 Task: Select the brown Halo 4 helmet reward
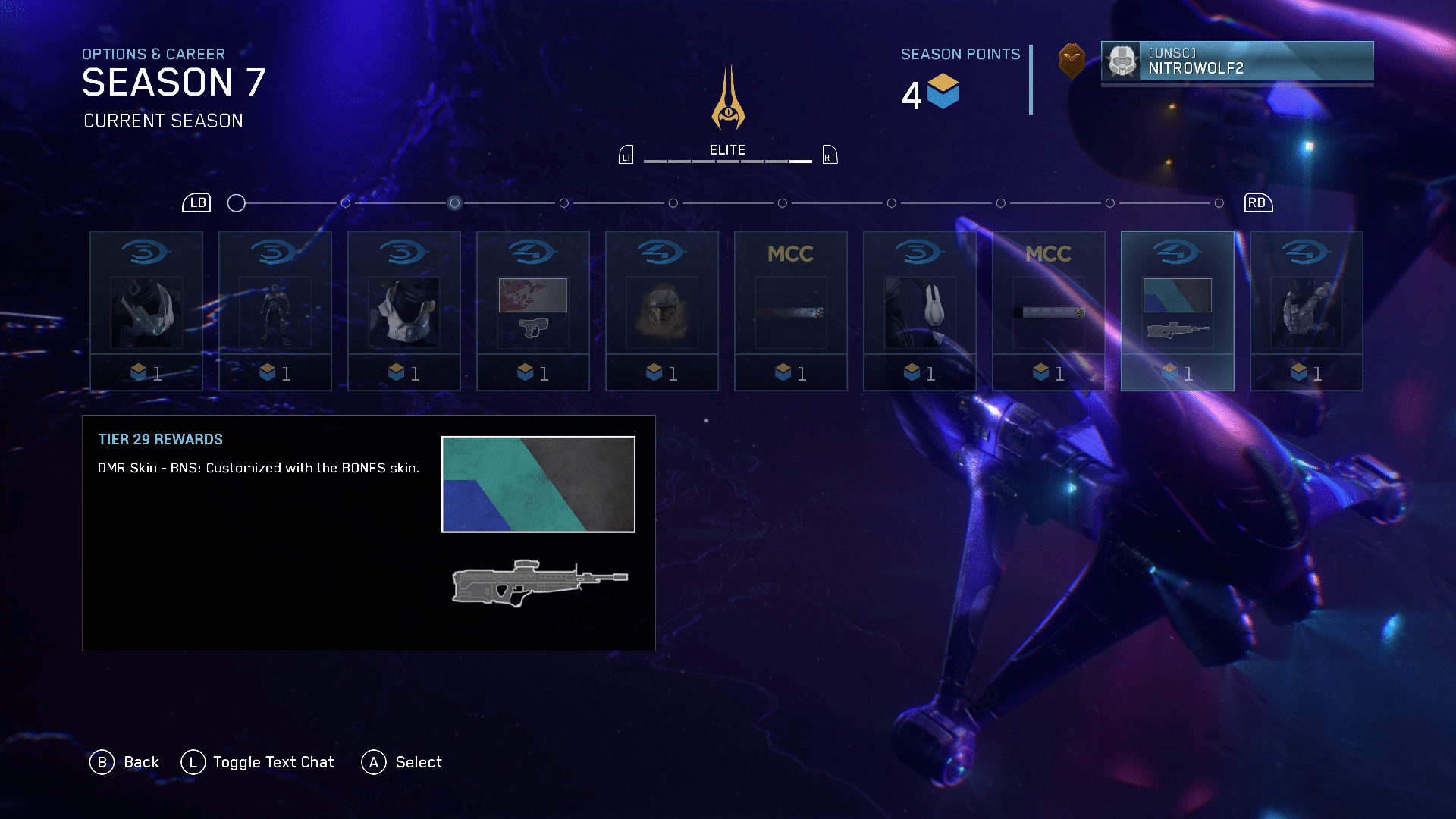point(661,311)
